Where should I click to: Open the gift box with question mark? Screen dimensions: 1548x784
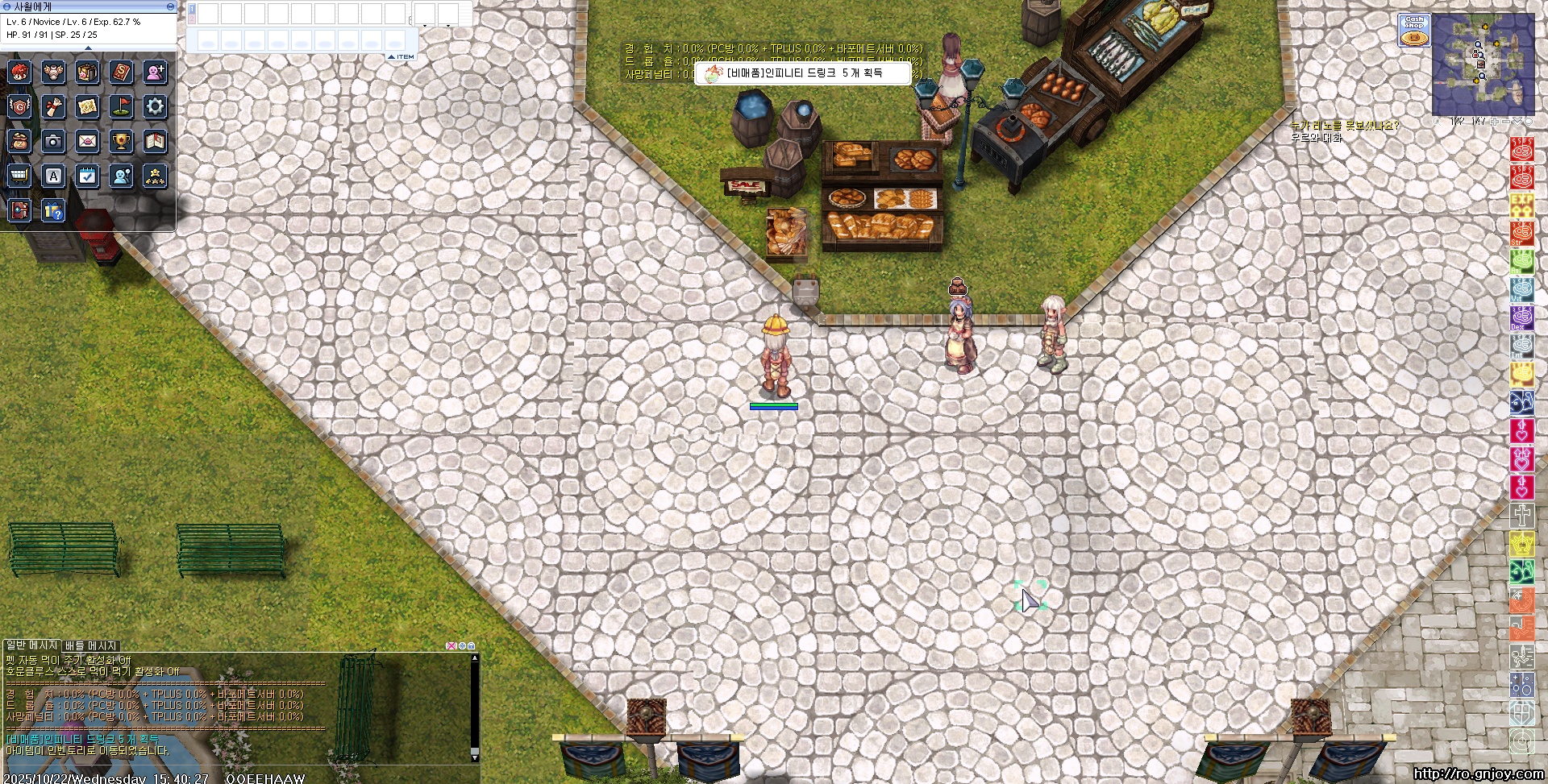[53, 211]
